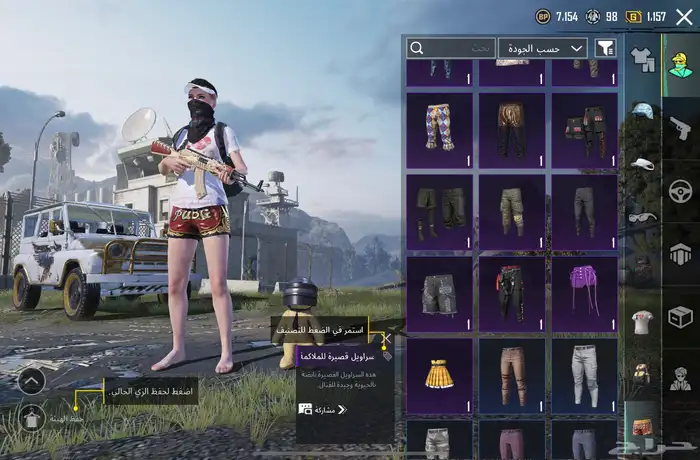Pick the grey denim shorts

440,294
